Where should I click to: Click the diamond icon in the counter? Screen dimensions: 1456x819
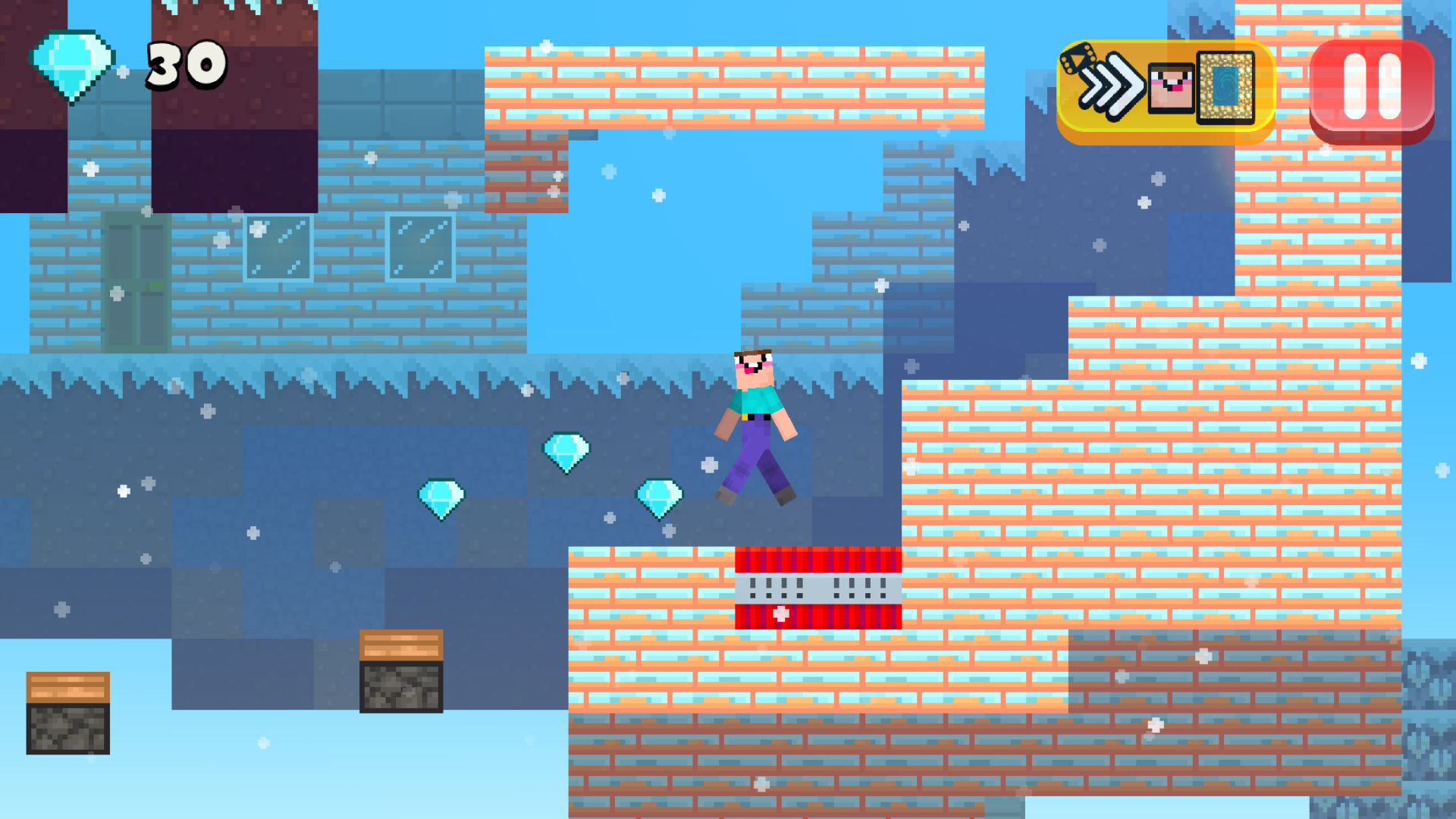coord(74,64)
